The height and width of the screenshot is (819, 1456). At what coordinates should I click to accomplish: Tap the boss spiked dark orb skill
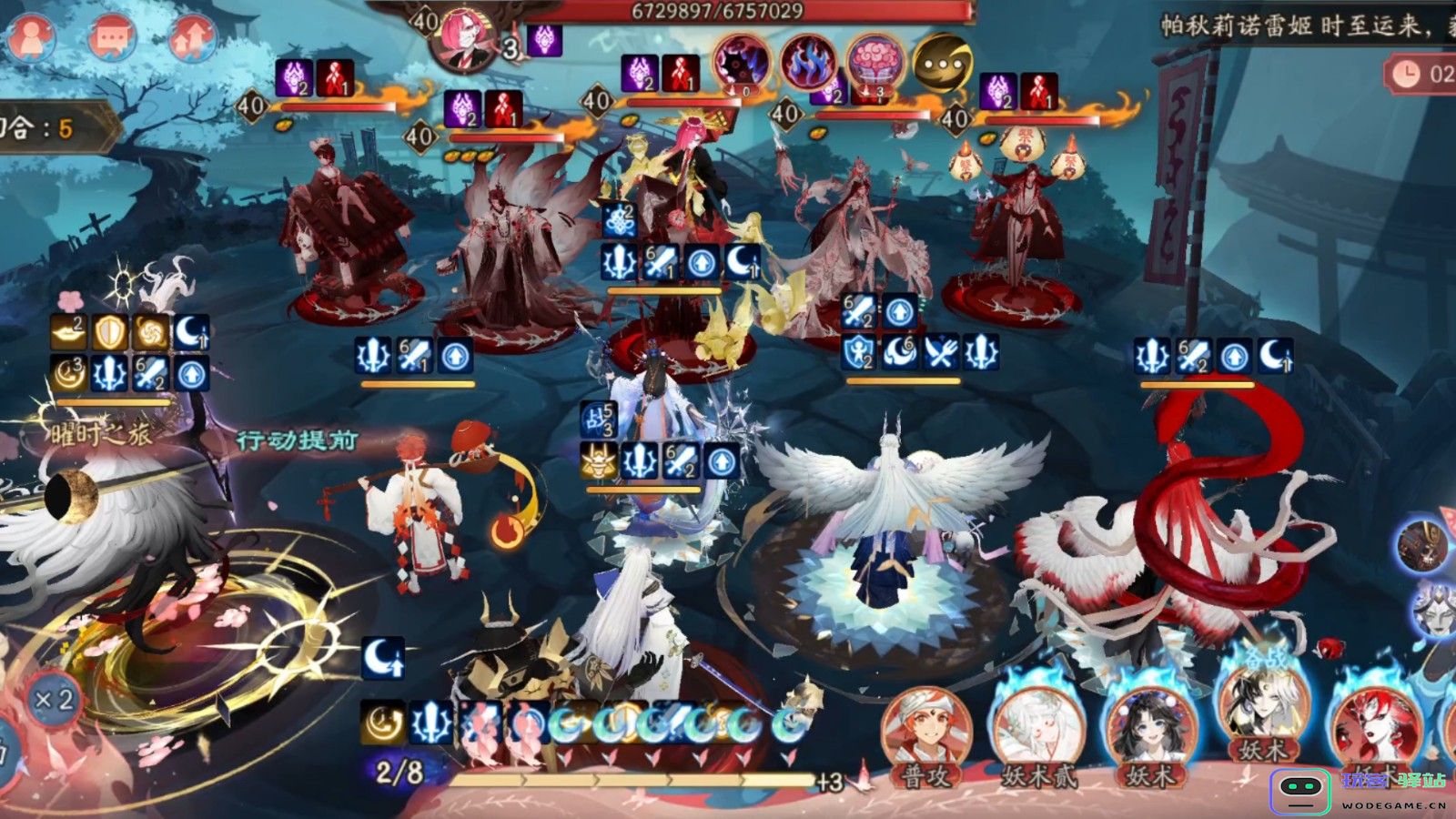tap(740, 62)
